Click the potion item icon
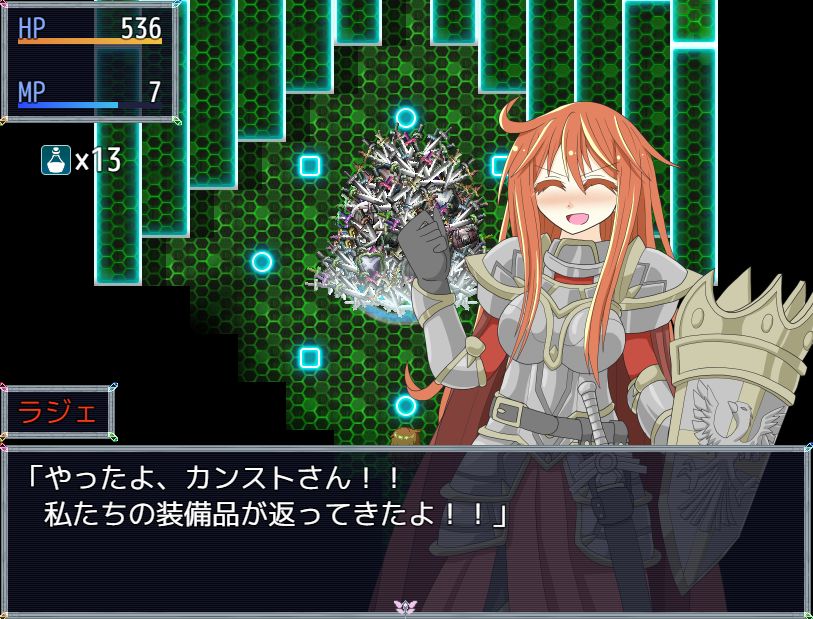This screenshot has height=619, width=813. tap(56, 160)
